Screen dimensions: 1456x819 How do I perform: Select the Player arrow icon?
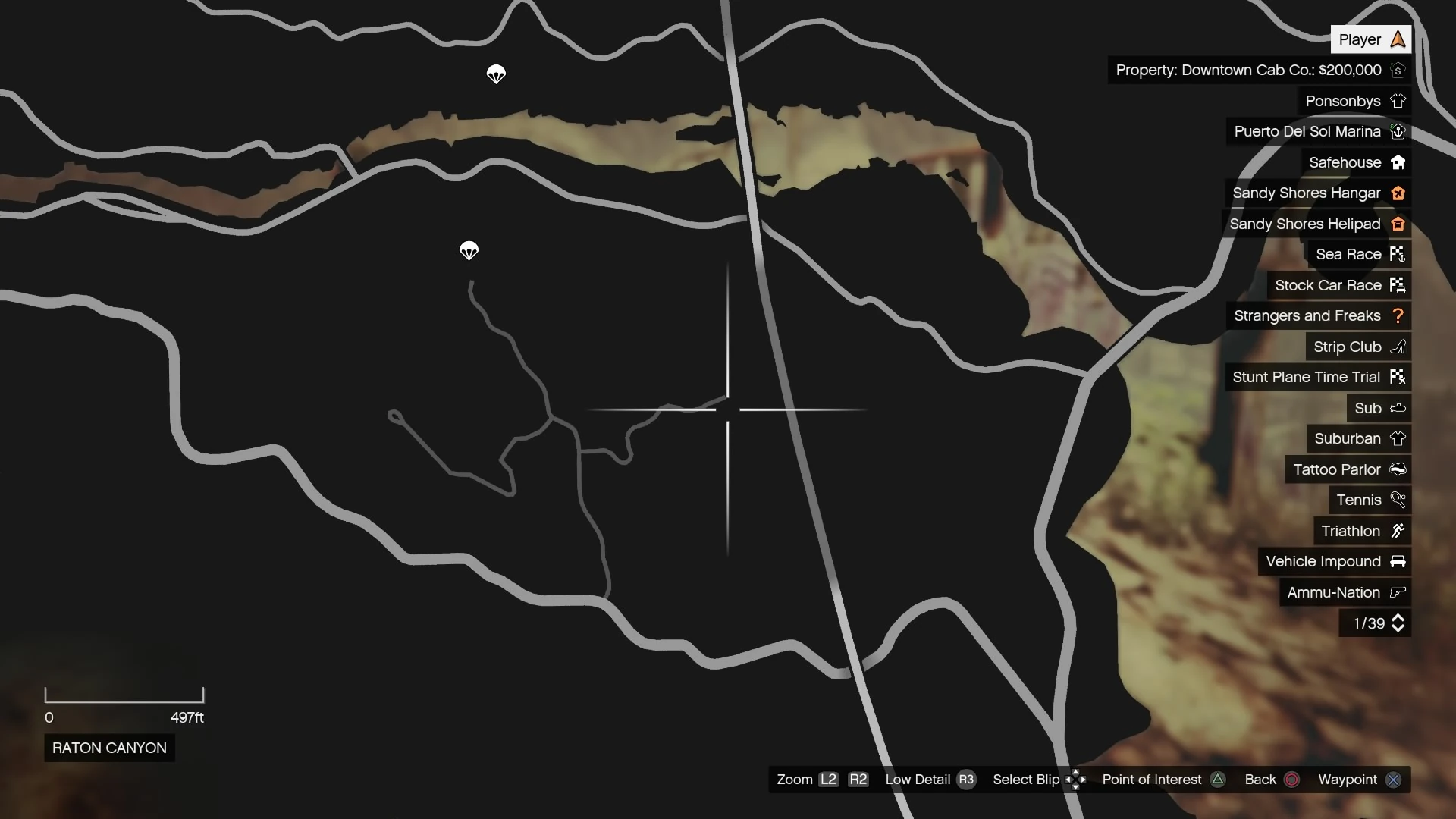[x=1398, y=39]
